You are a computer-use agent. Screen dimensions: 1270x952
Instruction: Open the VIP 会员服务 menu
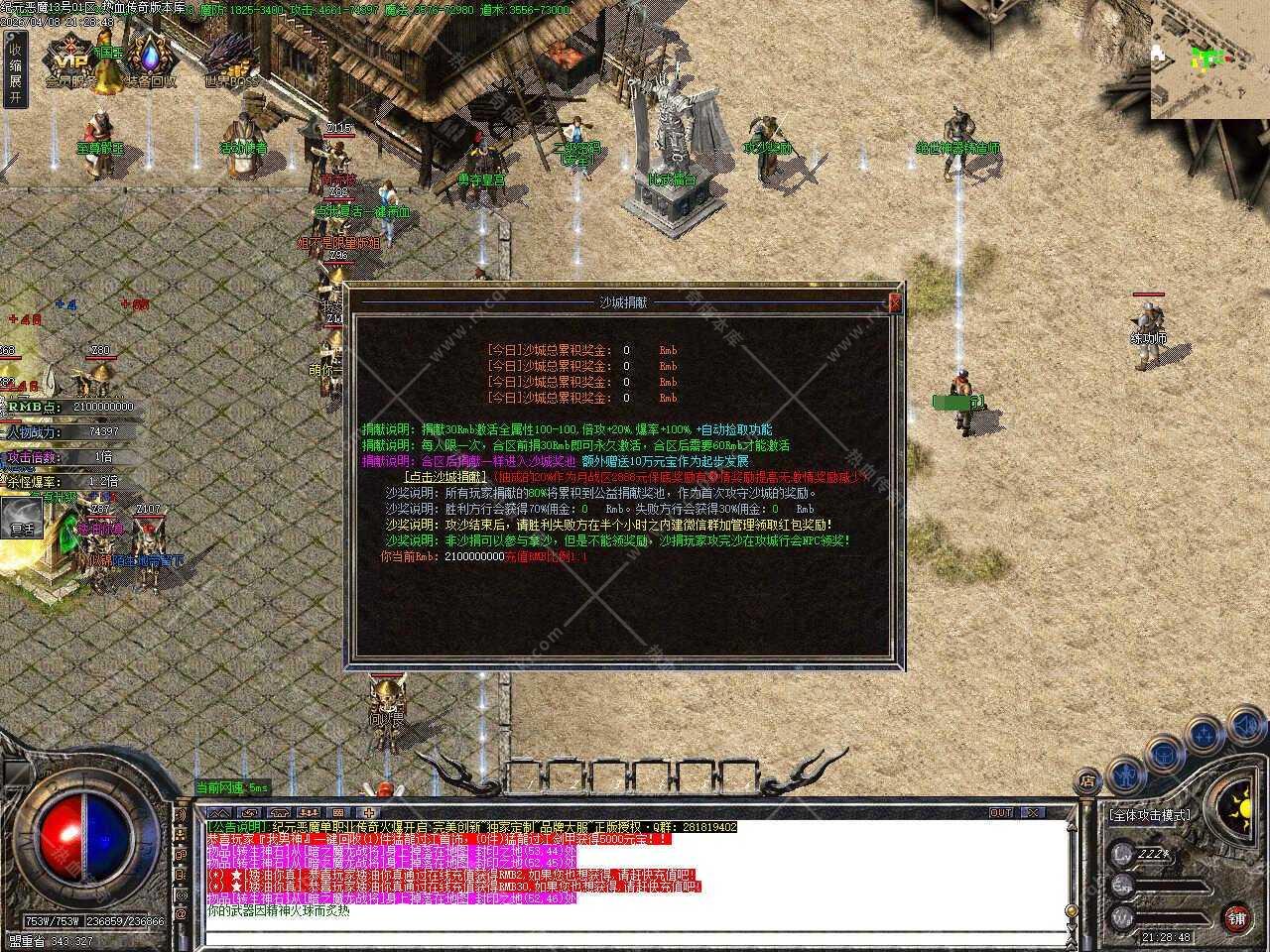(x=71, y=61)
